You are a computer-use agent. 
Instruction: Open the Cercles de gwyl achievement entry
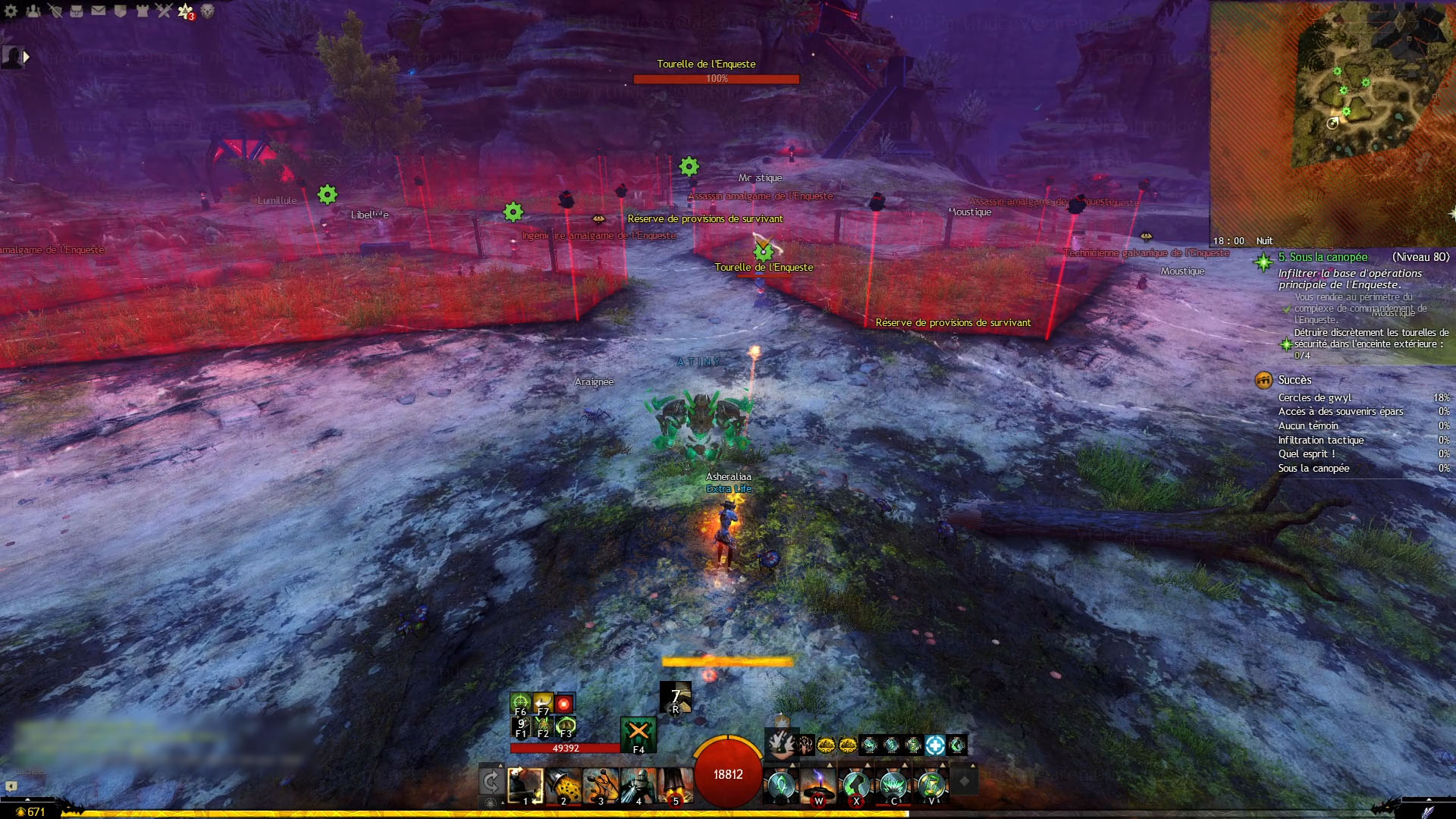pos(1315,397)
